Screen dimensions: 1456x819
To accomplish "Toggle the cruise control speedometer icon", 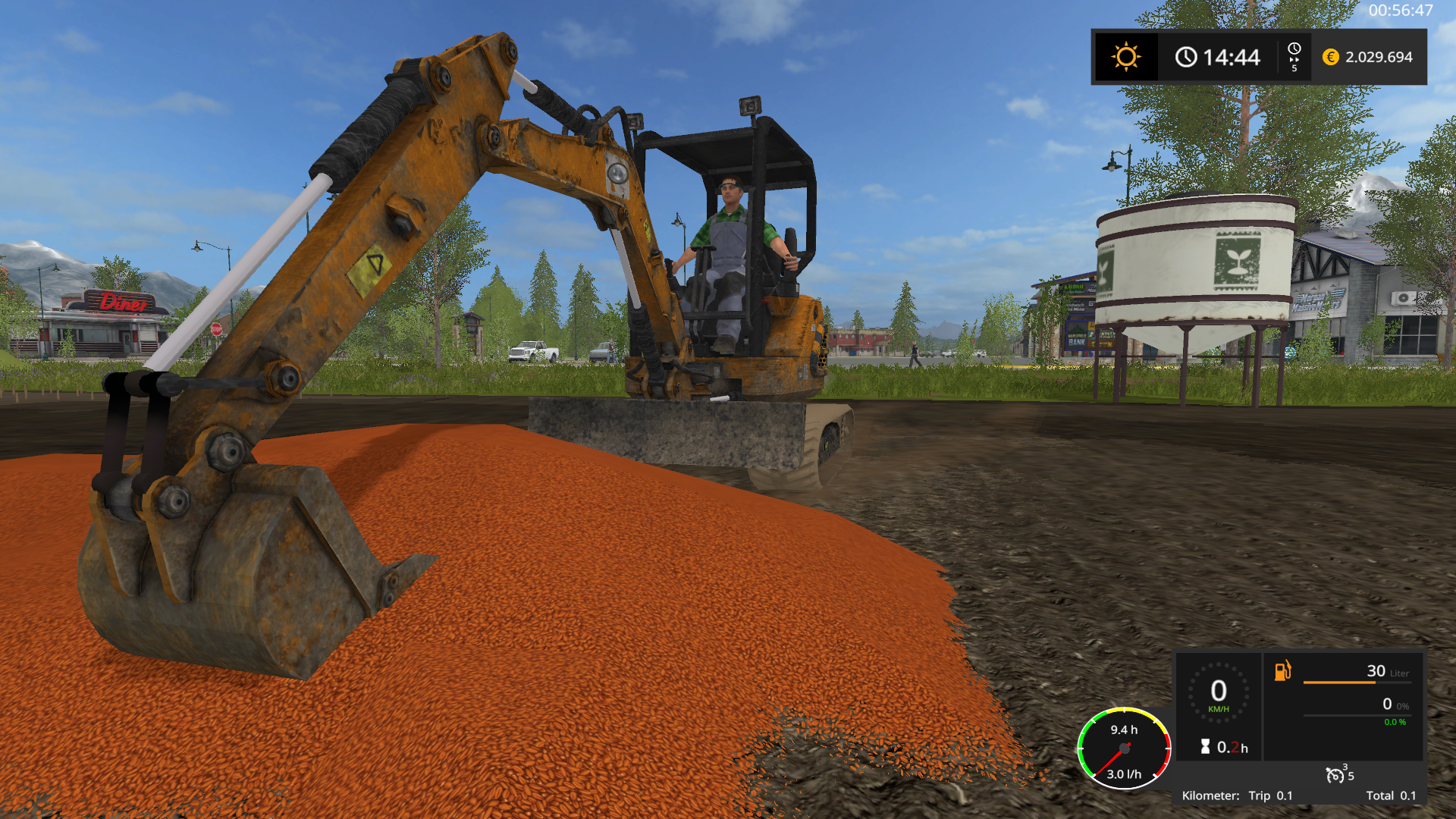I will click(1335, 774).
